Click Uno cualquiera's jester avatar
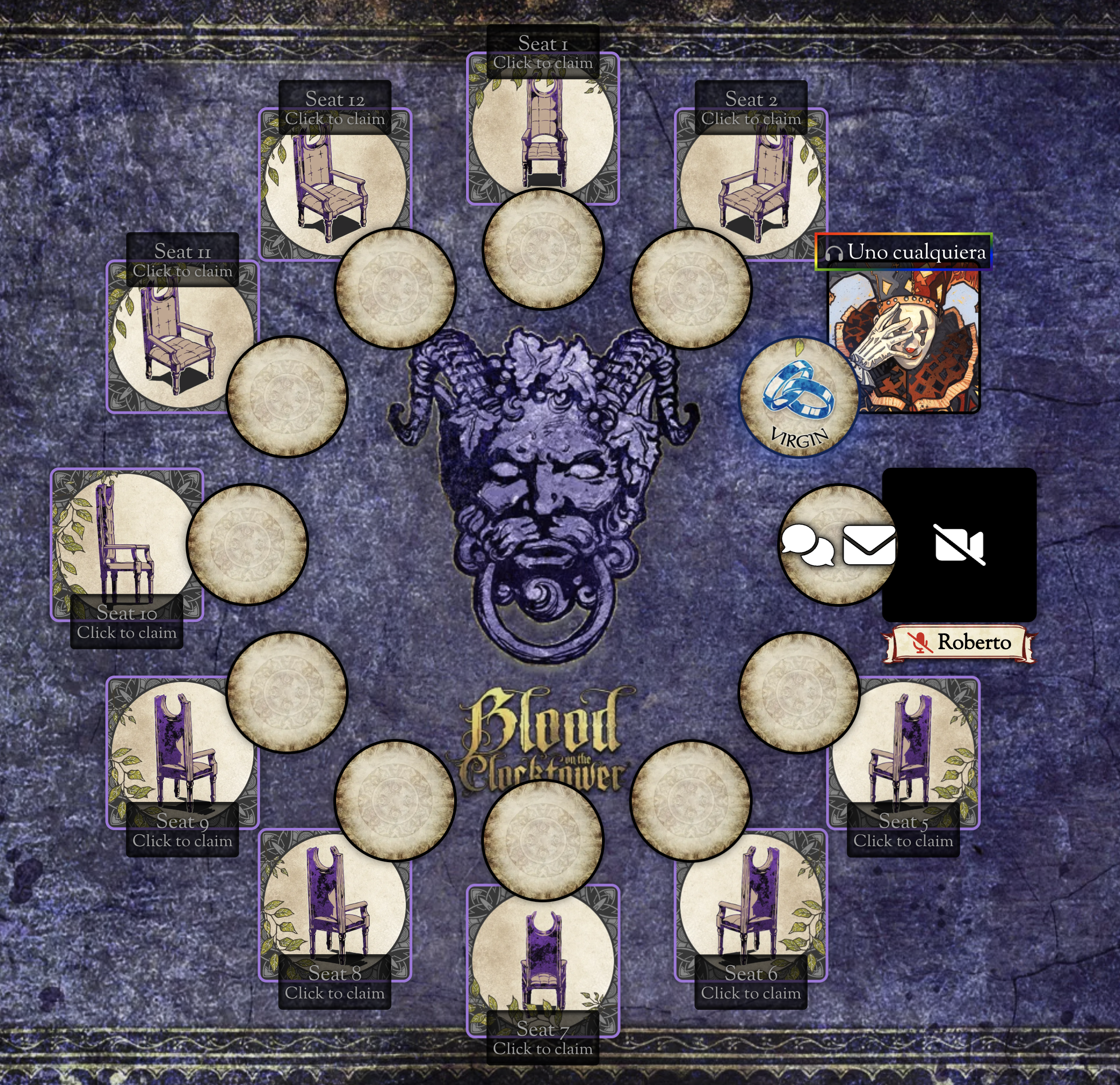The width and height of the screenshot is (1120, 1085). [914, 343]
